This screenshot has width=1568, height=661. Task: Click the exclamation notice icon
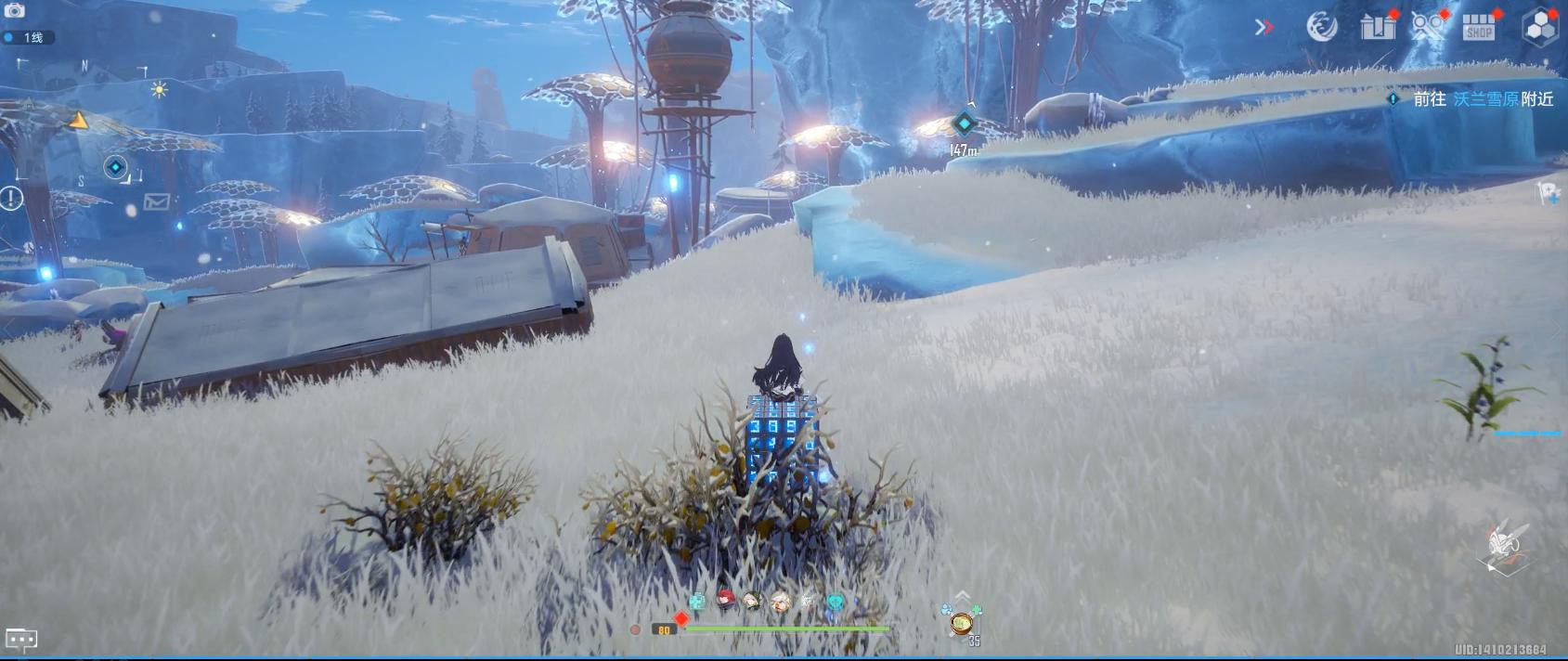[x=11, y=197]
